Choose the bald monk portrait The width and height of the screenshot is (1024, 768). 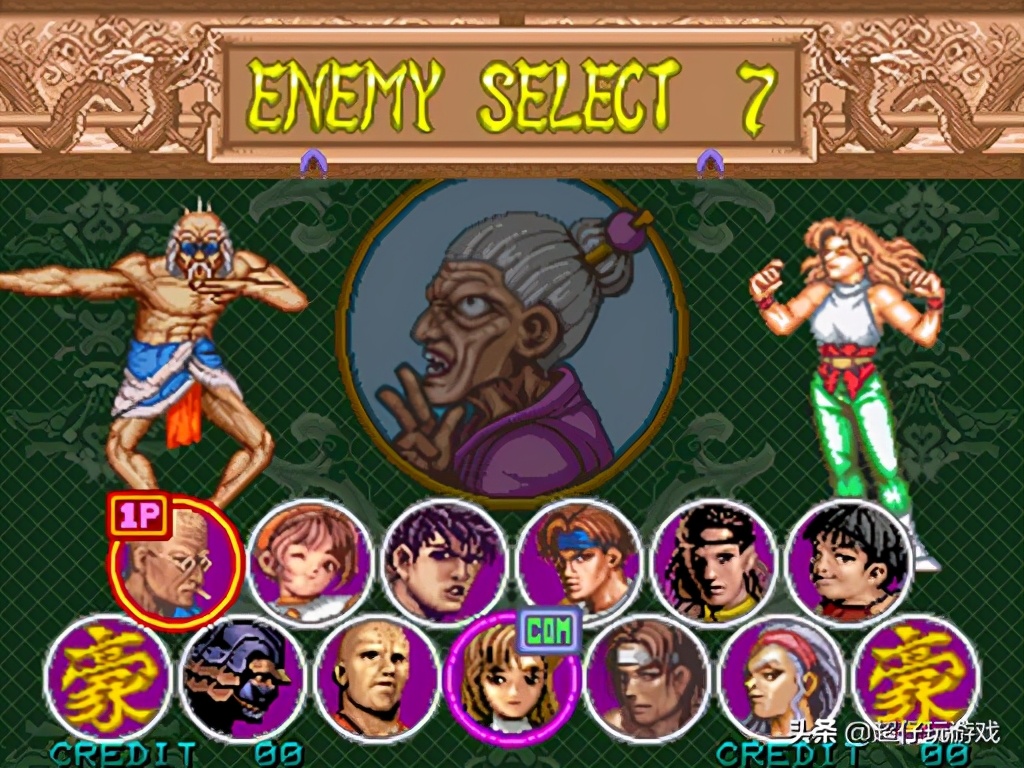pos(377,678)
